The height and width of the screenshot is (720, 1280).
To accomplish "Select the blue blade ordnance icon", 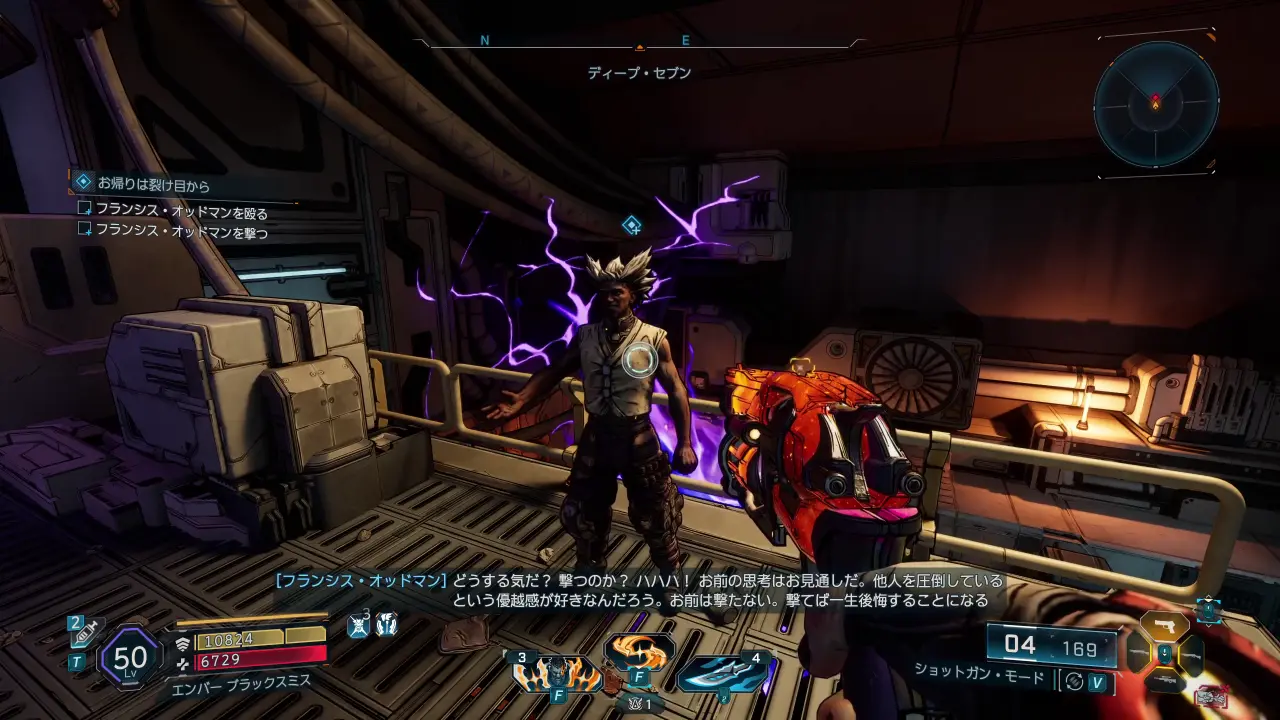I will (722, 674).
